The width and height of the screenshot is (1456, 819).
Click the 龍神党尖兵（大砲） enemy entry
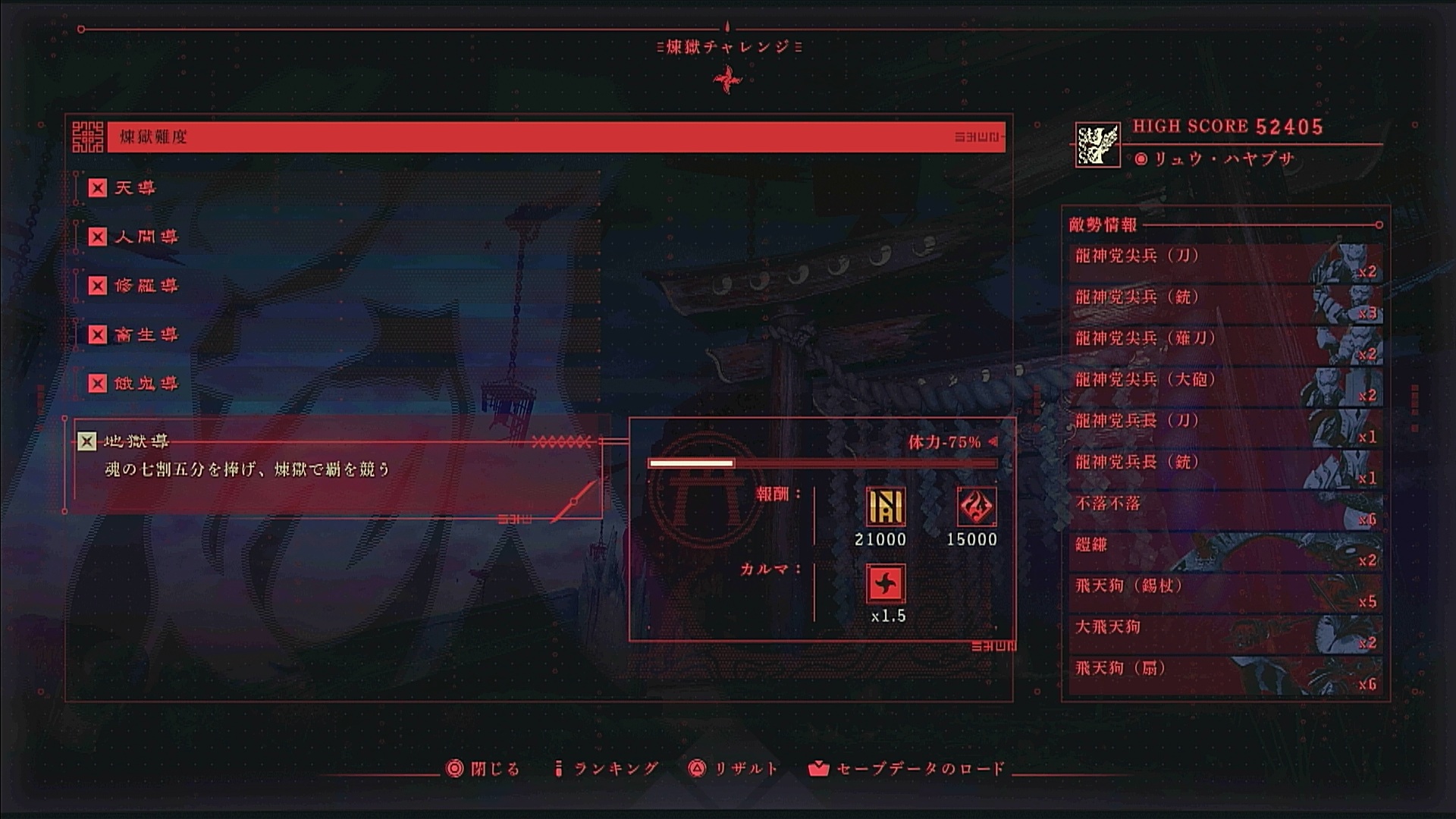pyautogui.click(x=1224, y=386)
